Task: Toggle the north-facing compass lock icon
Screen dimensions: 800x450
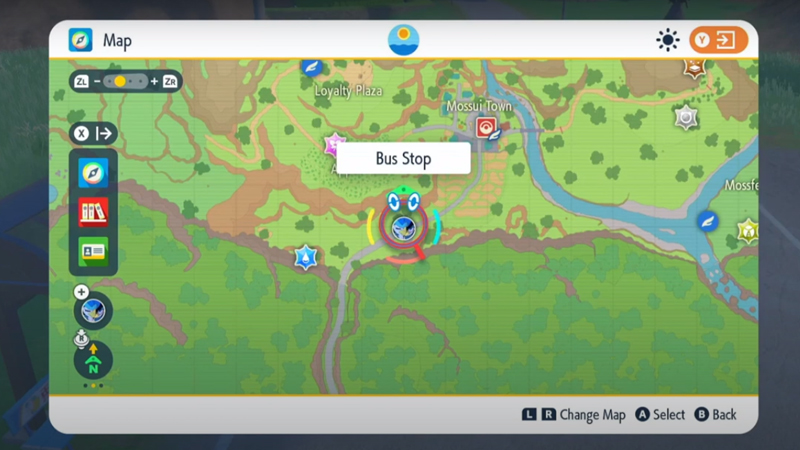Action: point(93,360)
